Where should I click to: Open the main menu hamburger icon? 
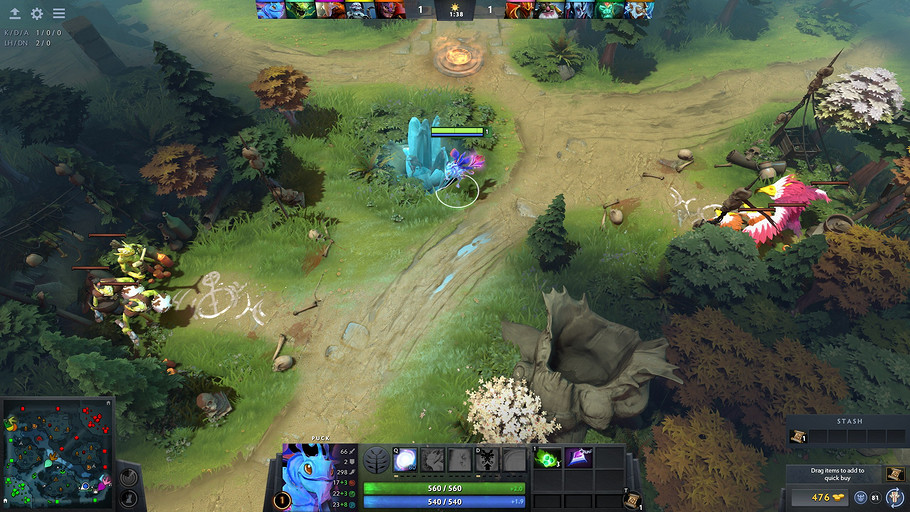tap(59, 14)
